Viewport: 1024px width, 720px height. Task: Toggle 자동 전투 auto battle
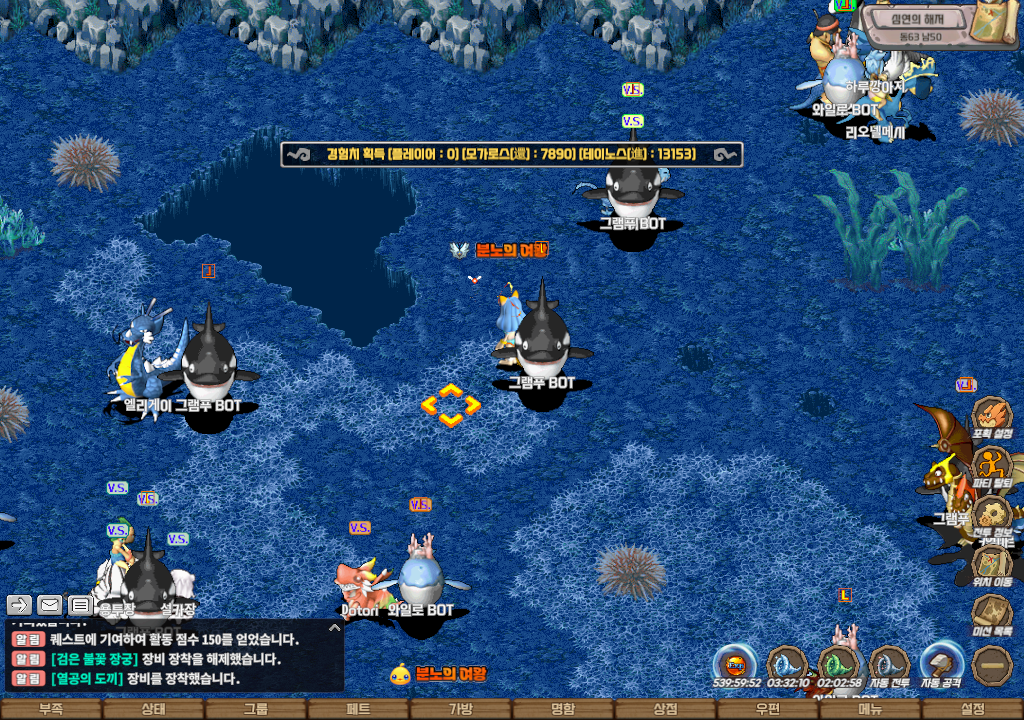[889, 664]
